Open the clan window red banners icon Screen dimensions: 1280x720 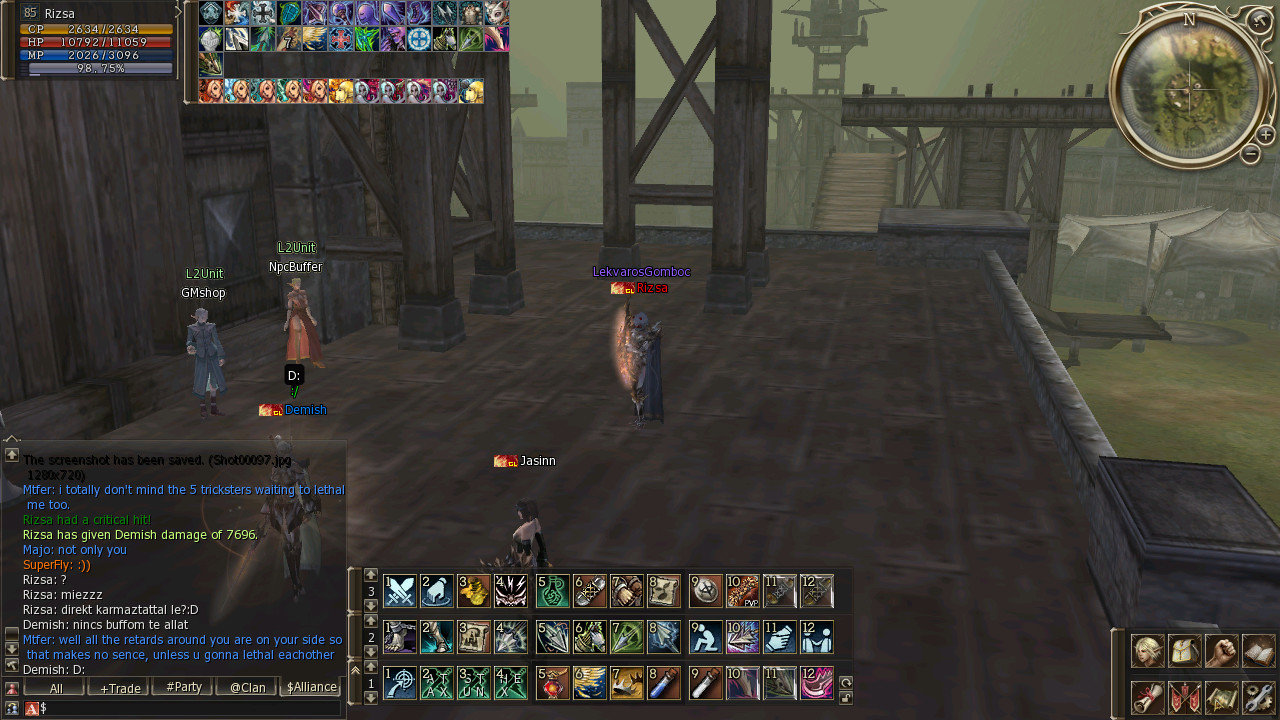click(x=1184, y=697)
